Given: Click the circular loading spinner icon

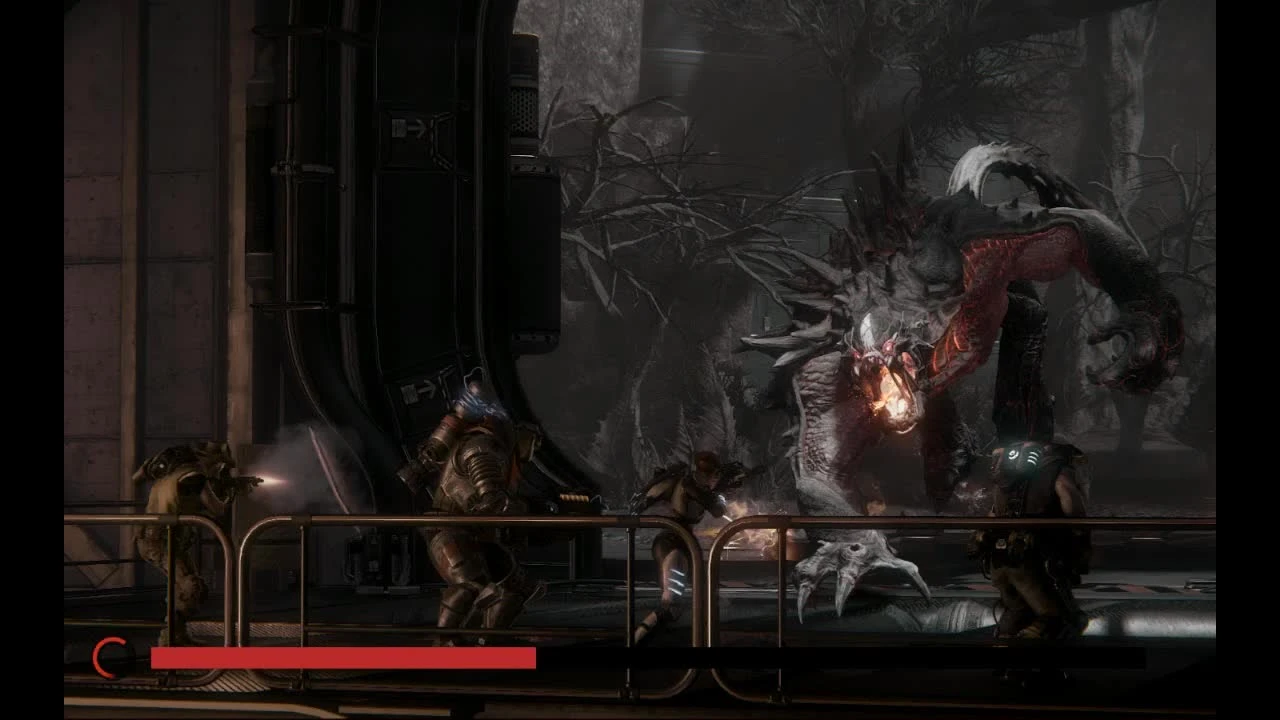Looking at the screenshot, I should click(107, 658).
